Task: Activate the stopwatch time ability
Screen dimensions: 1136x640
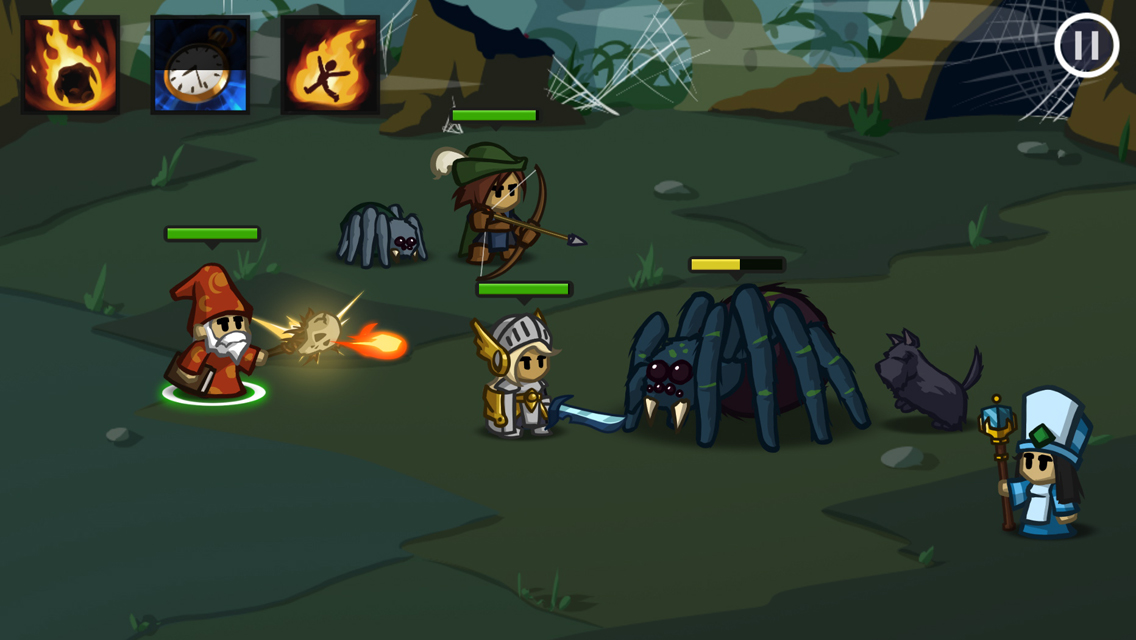Action: 200,65
